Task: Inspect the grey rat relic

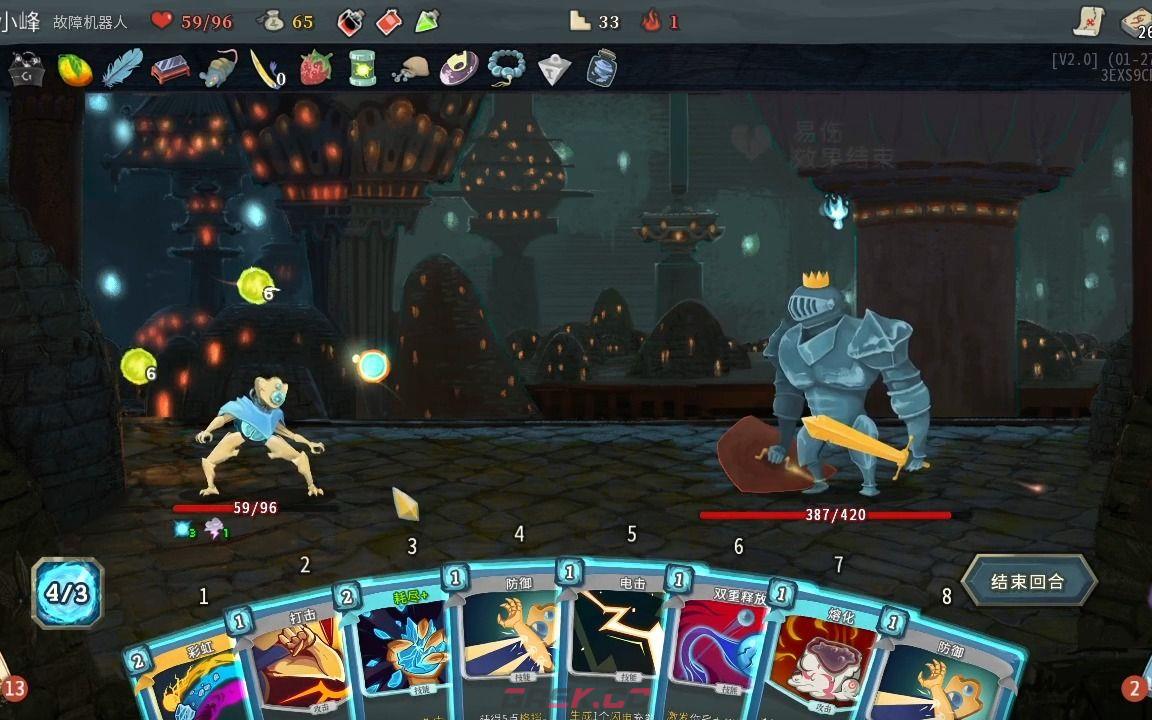Action: click(x=218, y=69)
